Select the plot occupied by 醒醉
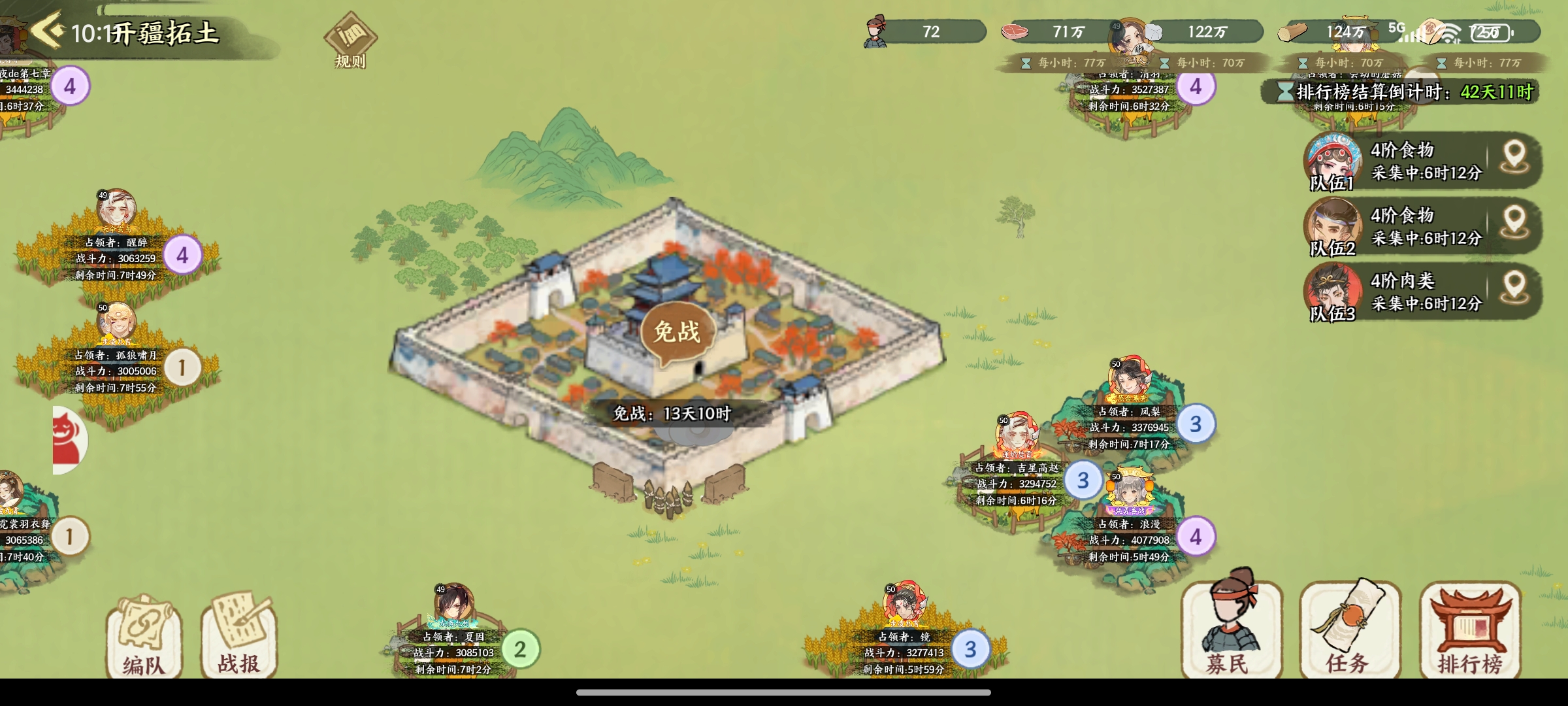 [x=116, y=258]
